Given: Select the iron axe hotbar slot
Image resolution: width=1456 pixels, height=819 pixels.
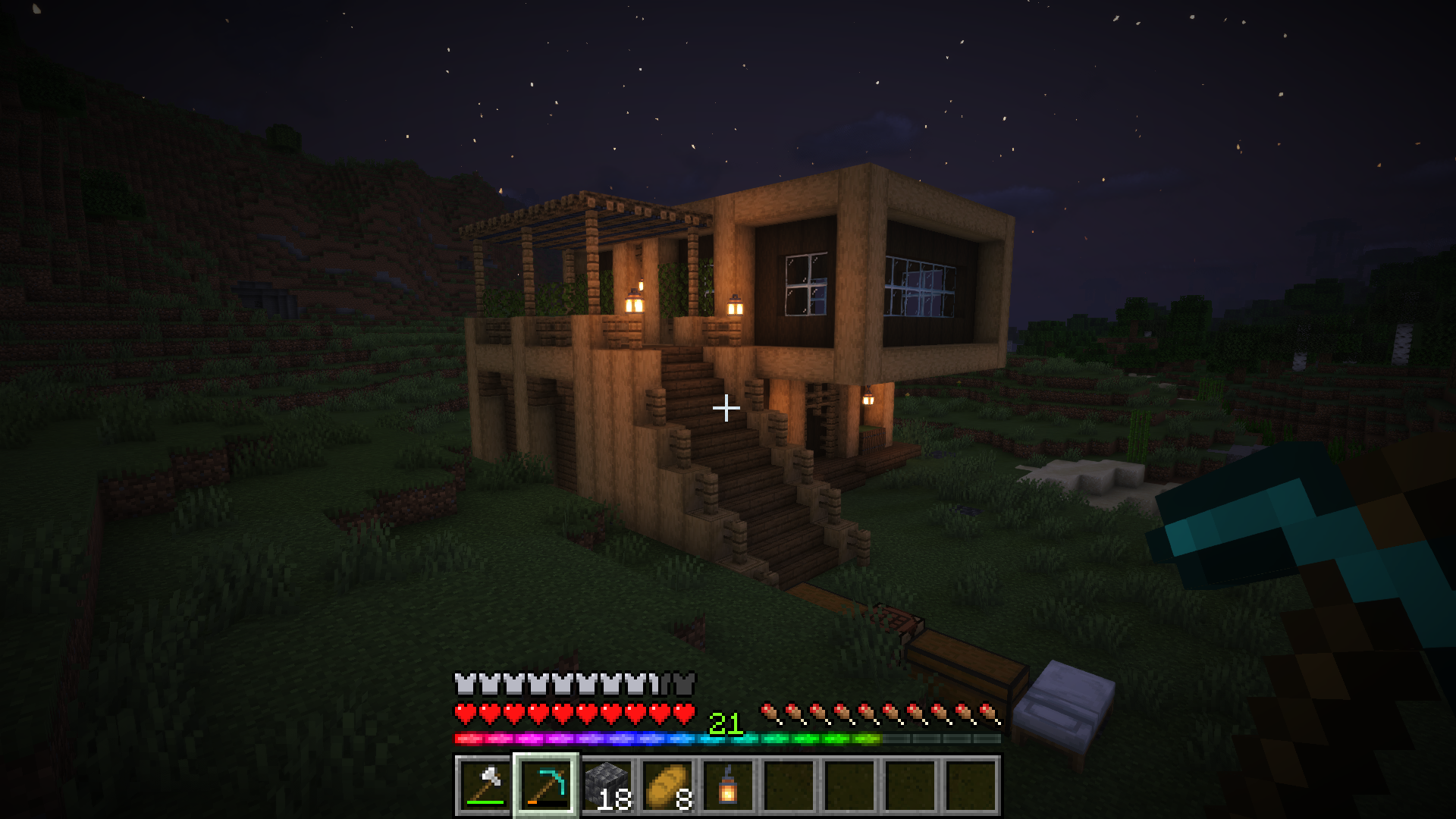Looking at the screenshot, I should tap(485, 786).
